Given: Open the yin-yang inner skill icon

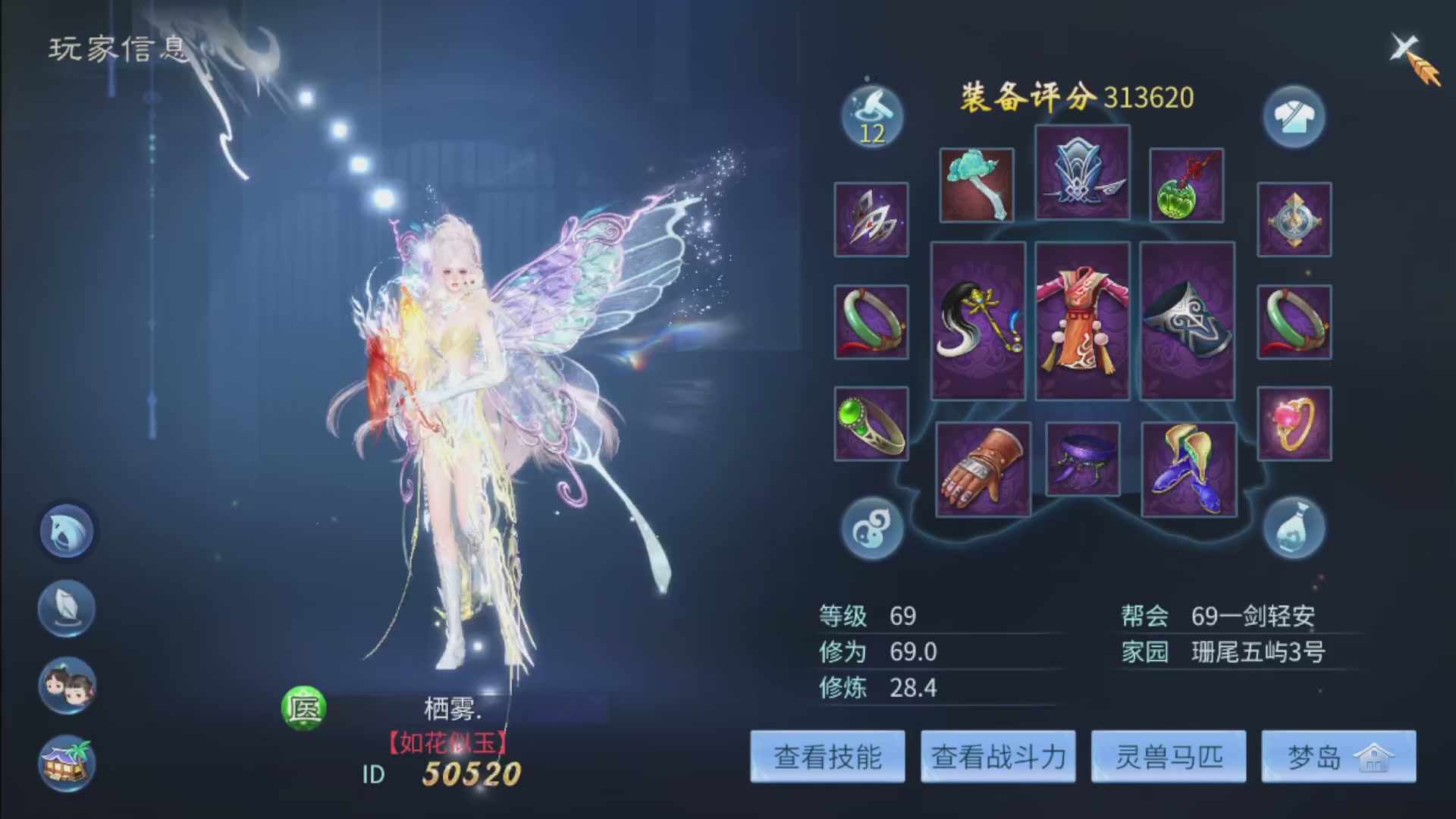Looking at the screenshot, I should 871,529.
